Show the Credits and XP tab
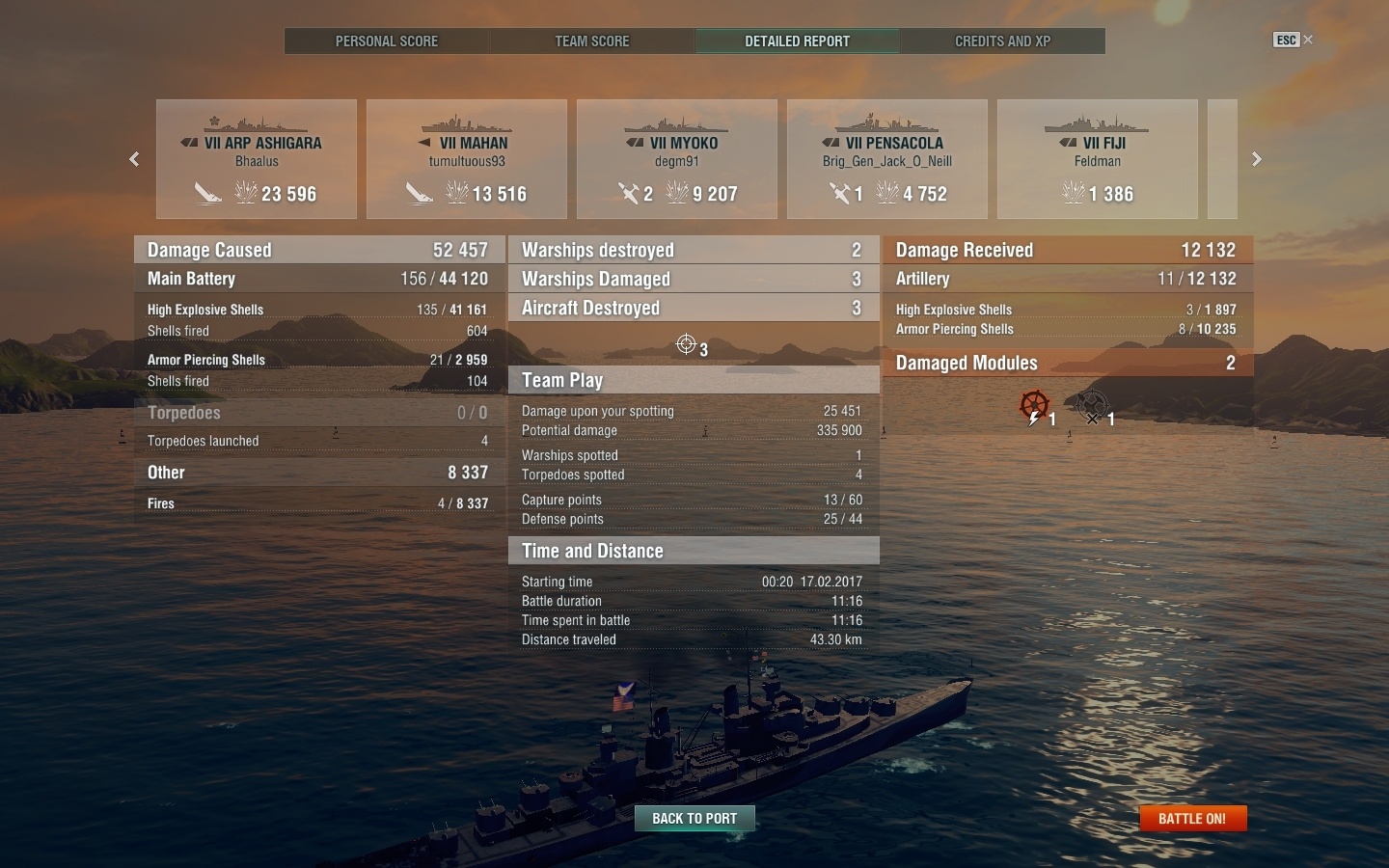This screenshot has width=1389, height=868. click(x=1002, y=41)
